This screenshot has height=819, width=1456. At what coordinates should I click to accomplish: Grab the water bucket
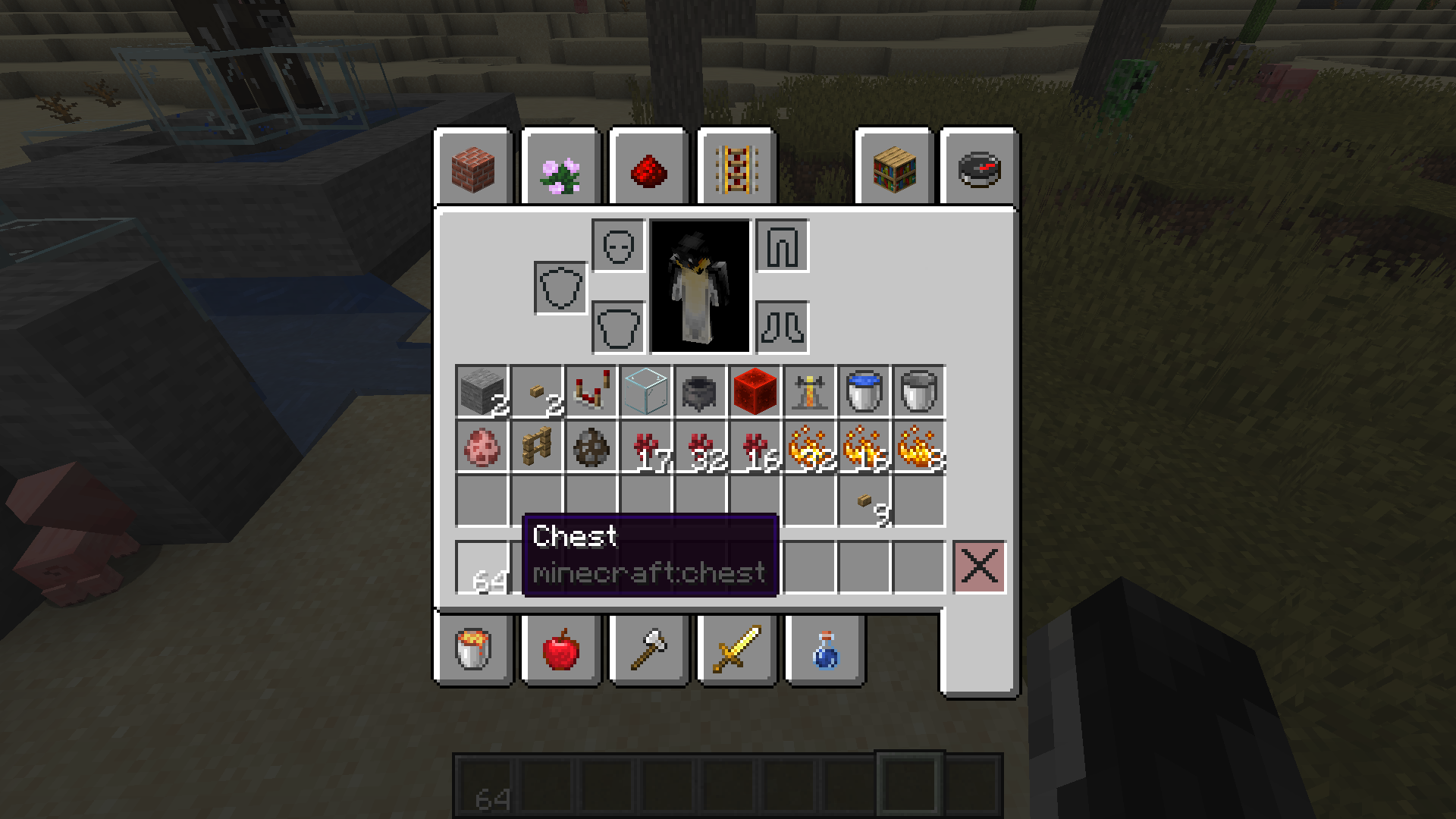(x=864, y=391)
